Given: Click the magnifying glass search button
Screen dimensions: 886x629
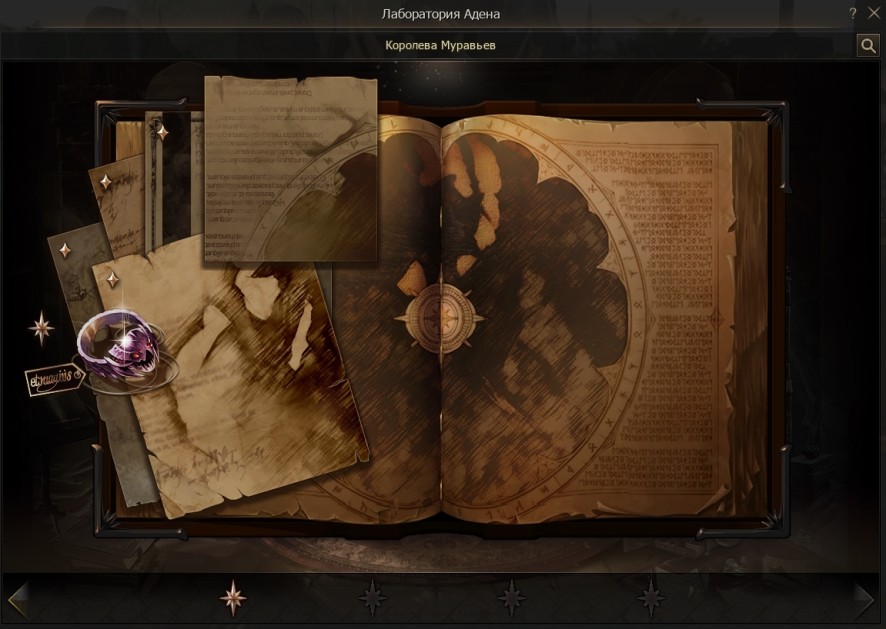Looking at the screenshot, I should pyautogui.click(x=867, y=45).
